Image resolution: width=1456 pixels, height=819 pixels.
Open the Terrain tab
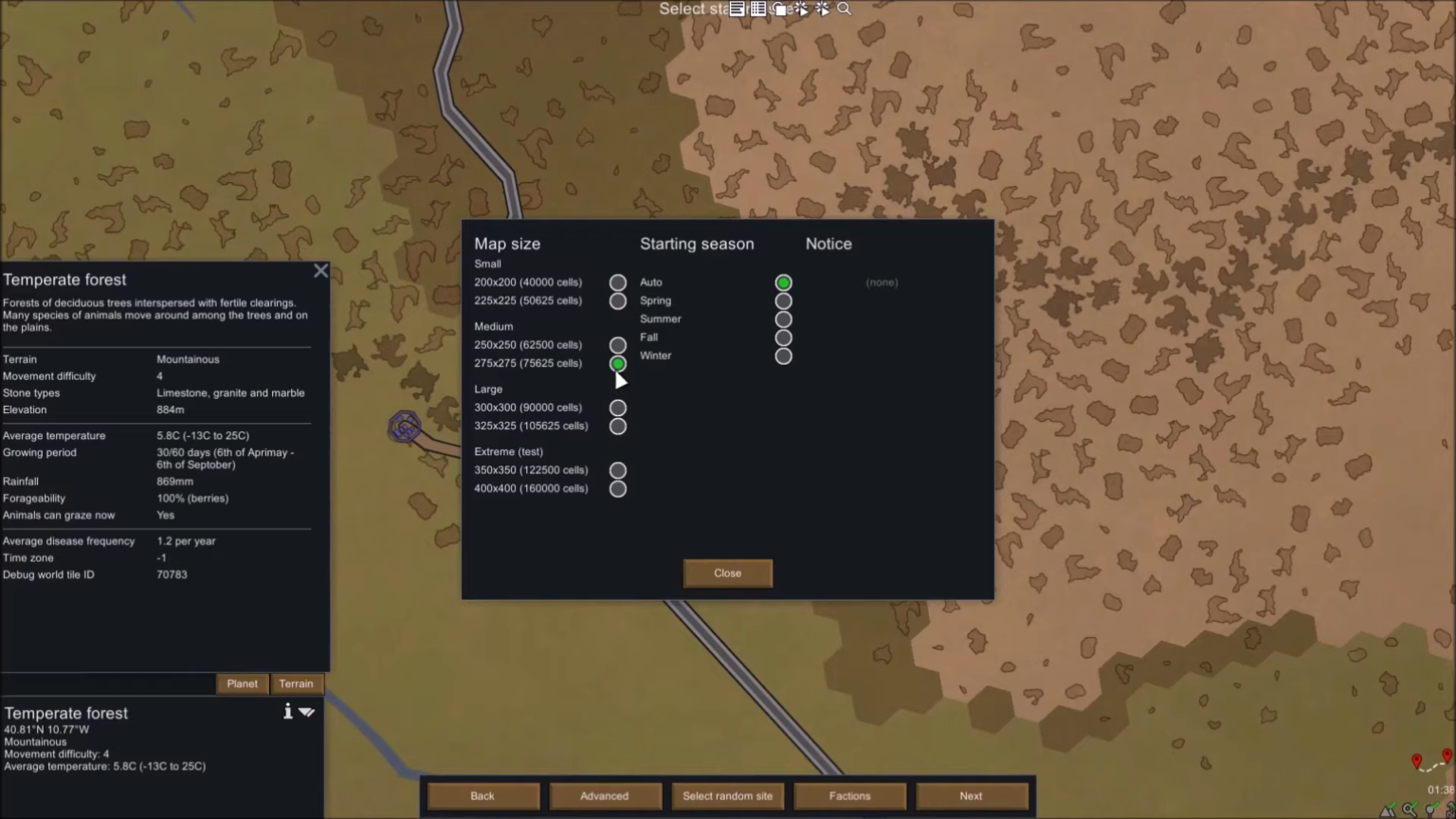point(296,683)
